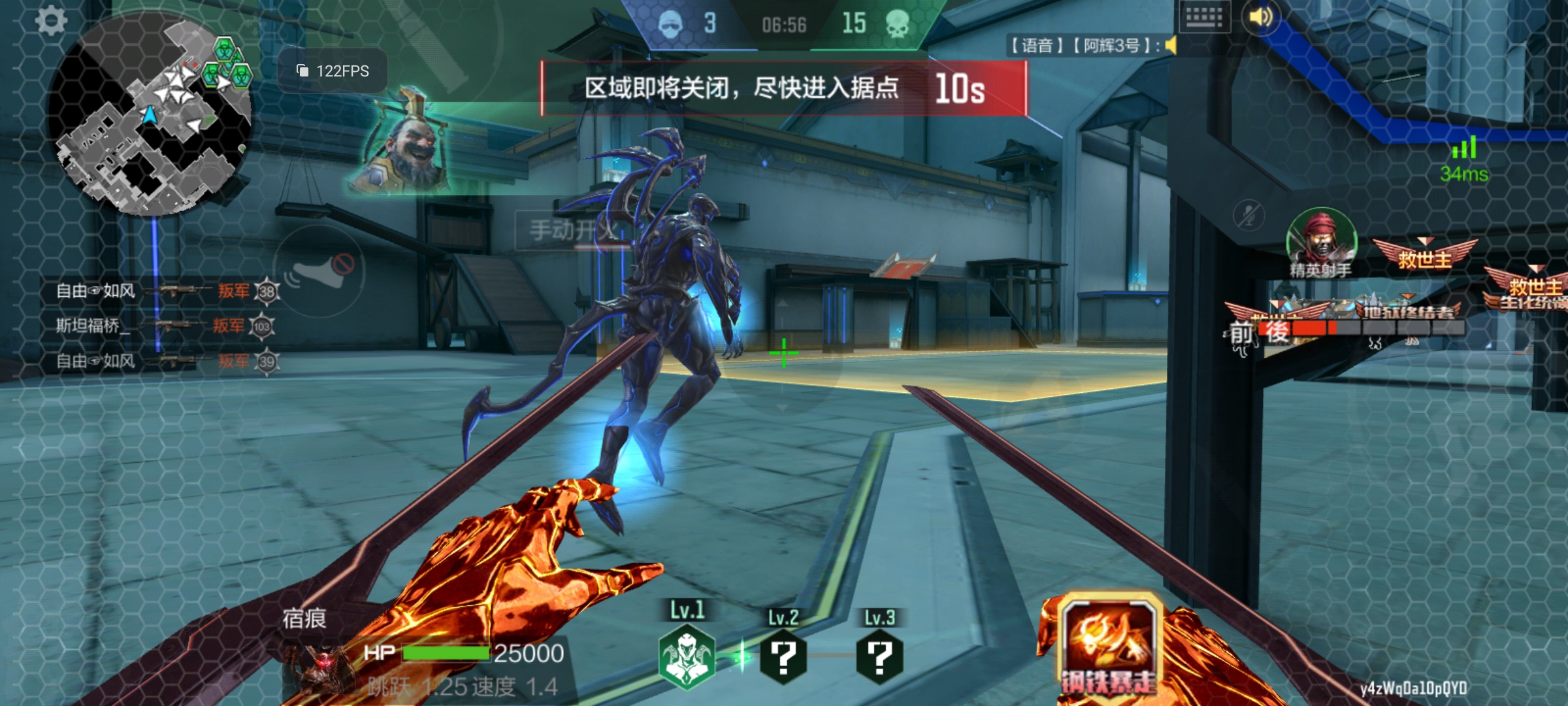Select the Lv.1 evolution icon

point(686,656)
